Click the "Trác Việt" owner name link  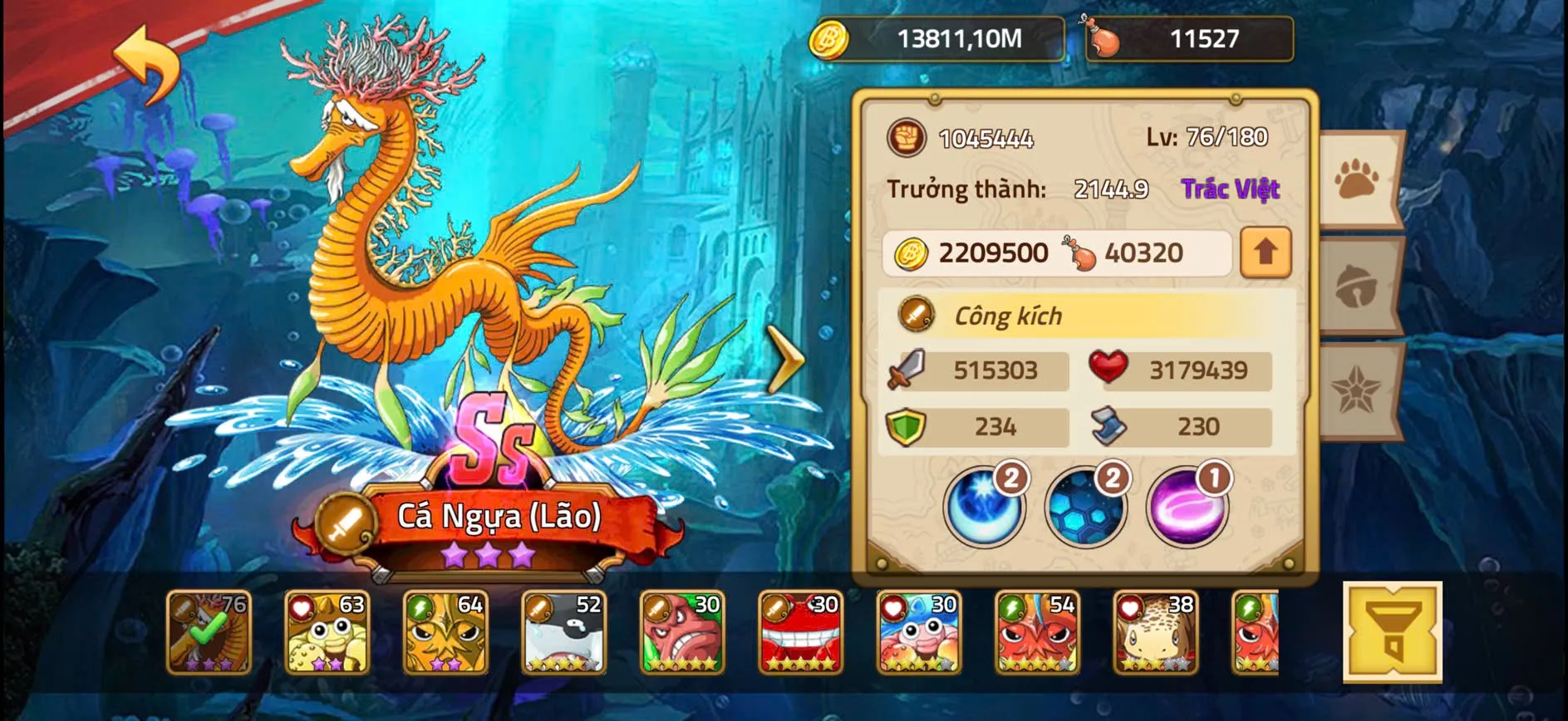pyautogui.click(x=1231, y=189)
